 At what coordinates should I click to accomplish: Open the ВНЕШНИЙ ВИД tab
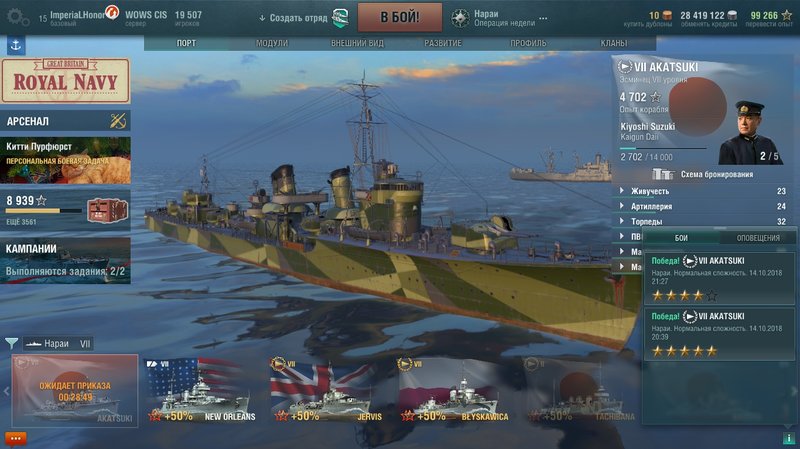pyautogui.click(x=357, y=43)
